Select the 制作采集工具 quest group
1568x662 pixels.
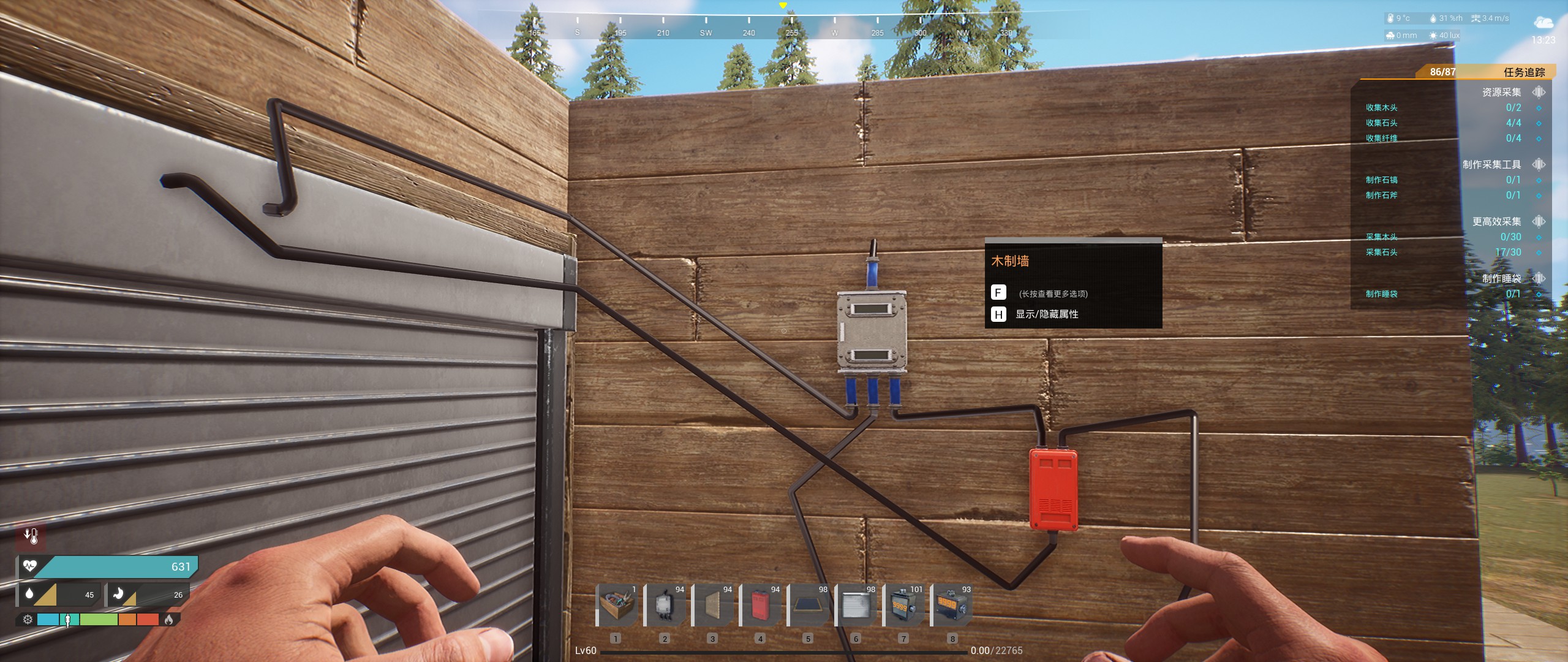(1491, 164)
